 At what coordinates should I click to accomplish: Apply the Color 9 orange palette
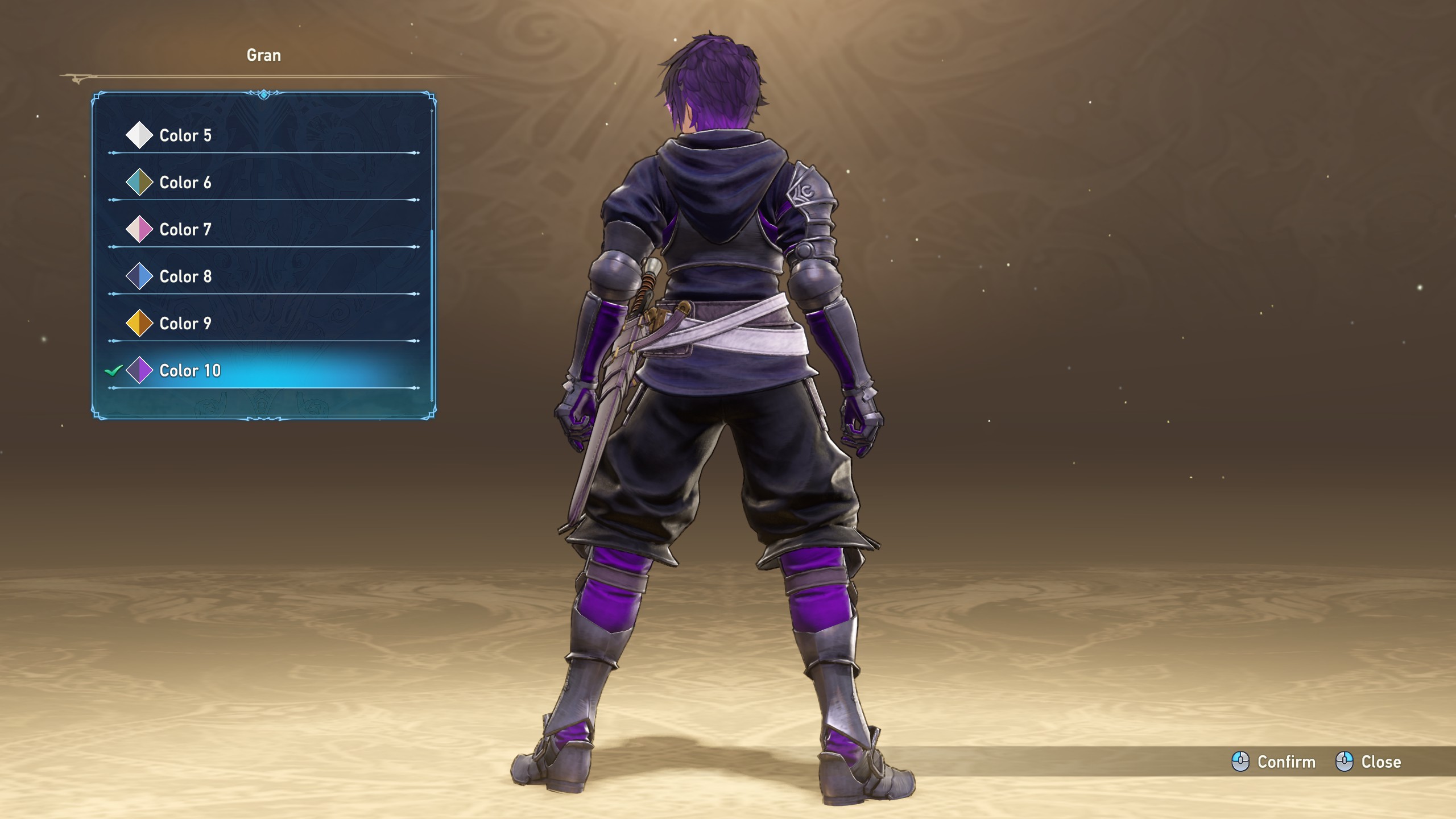pos(185,324)
